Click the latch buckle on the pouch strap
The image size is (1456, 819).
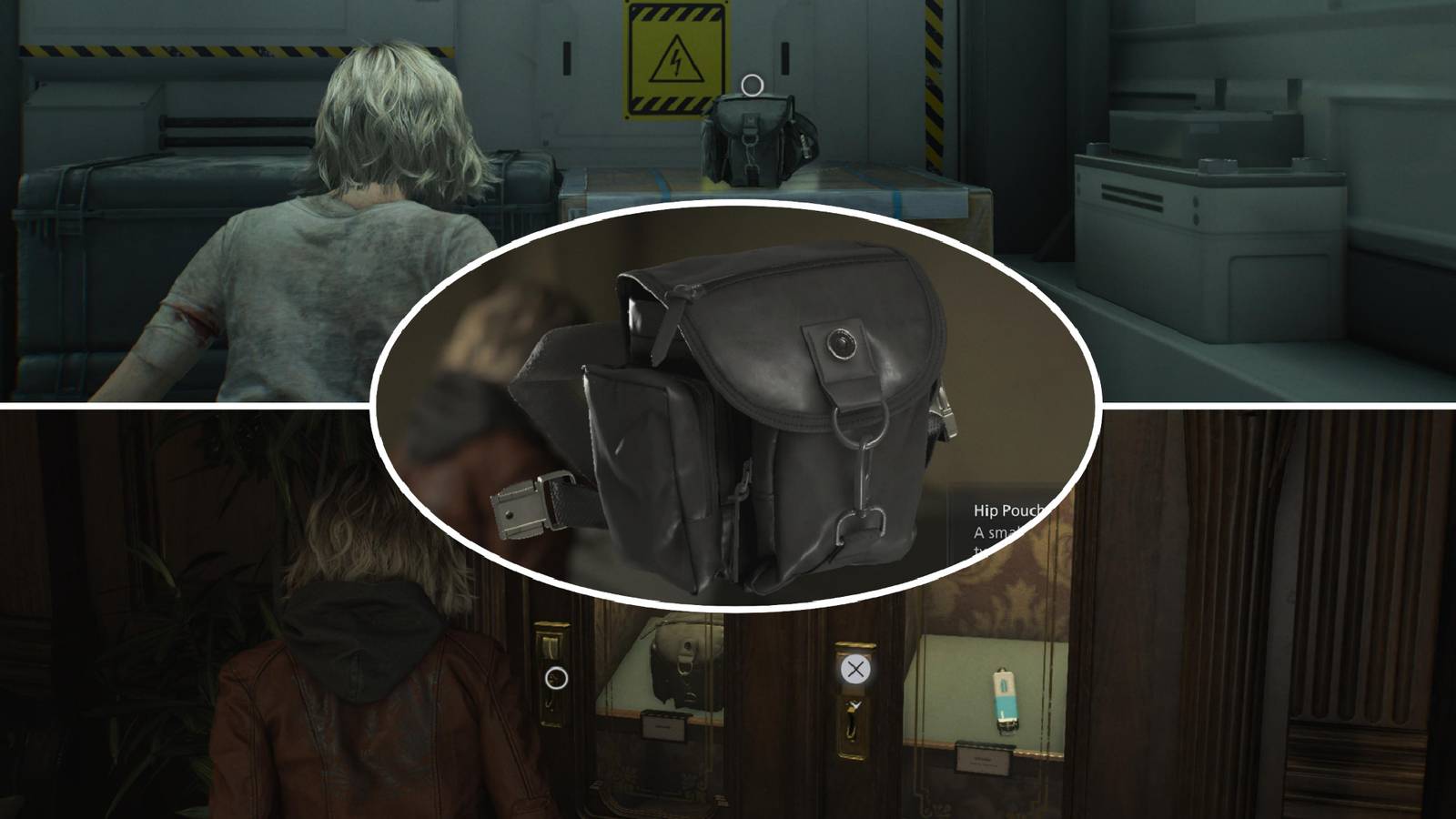click(523, 505)
